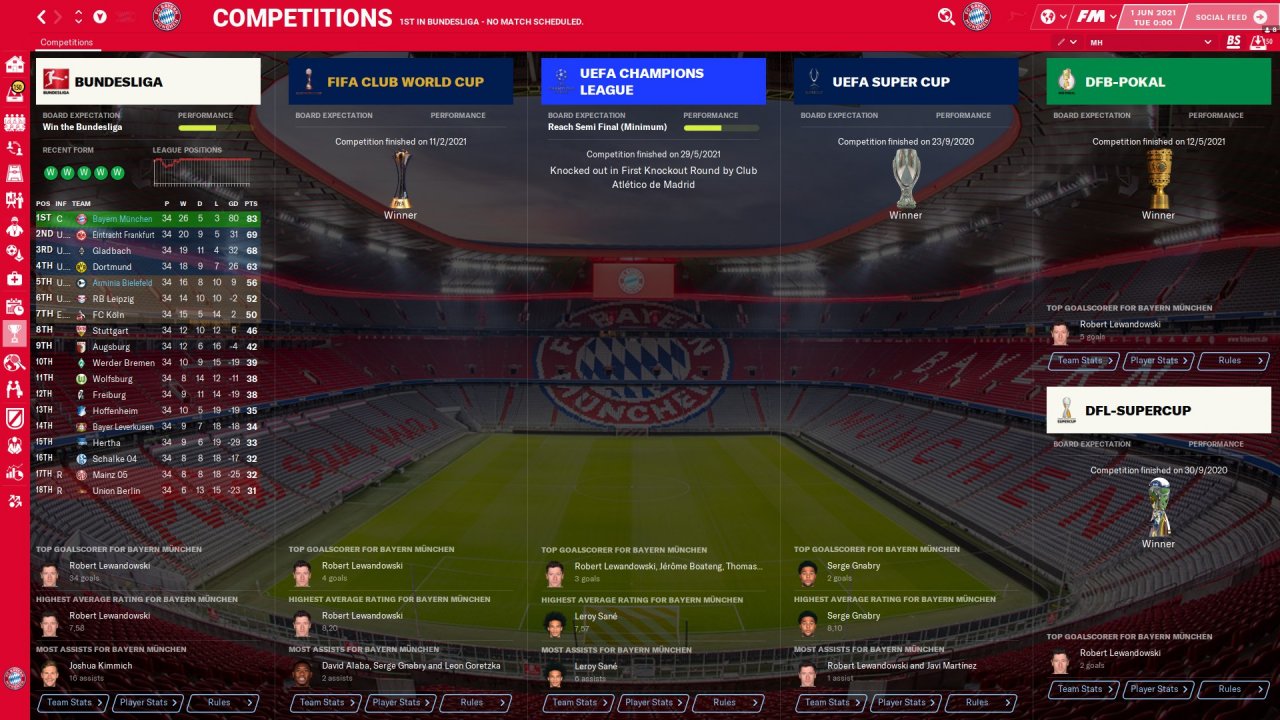The width and height of the screenshot is (1280, 720).
Task: Open Player Stats in the DFB-Pokal panel
Action: click(1158, 361)
